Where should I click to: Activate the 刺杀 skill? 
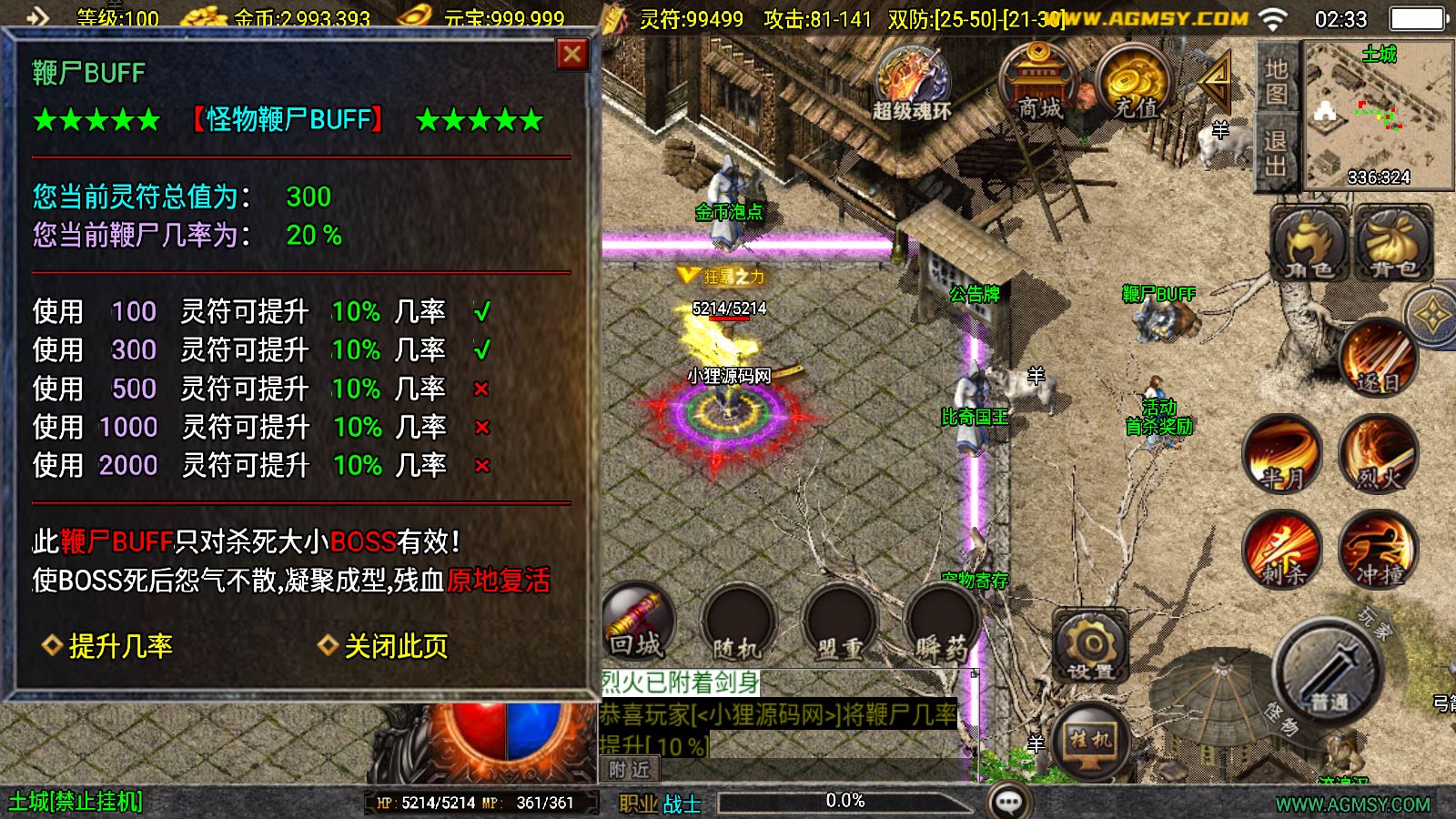(1282, 549)
